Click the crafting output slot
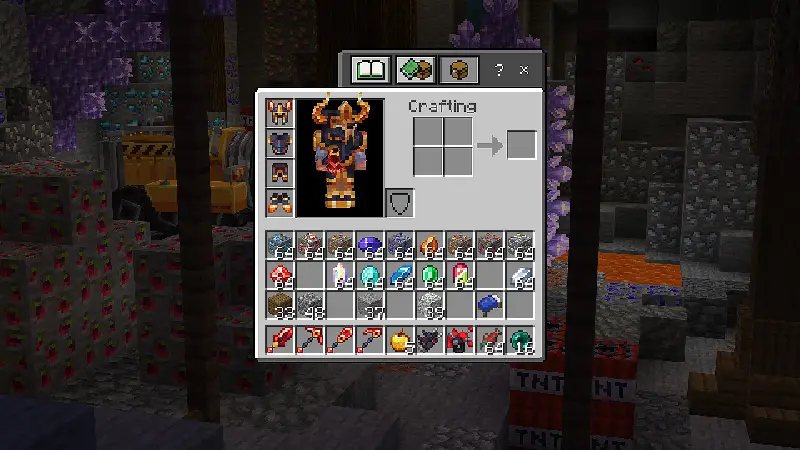 click(521, 146)
